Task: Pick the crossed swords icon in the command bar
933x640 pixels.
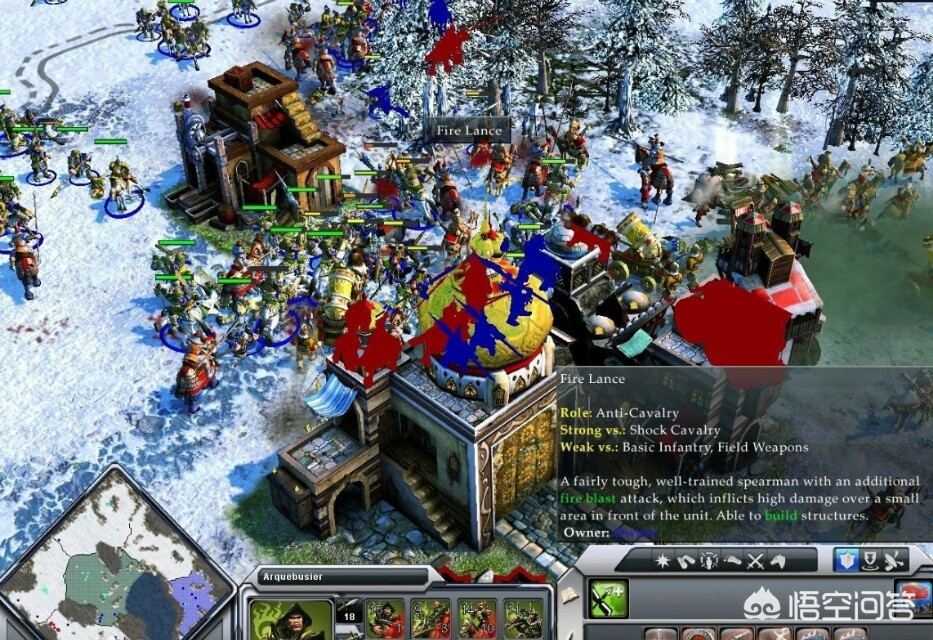Action: point(757,561)
